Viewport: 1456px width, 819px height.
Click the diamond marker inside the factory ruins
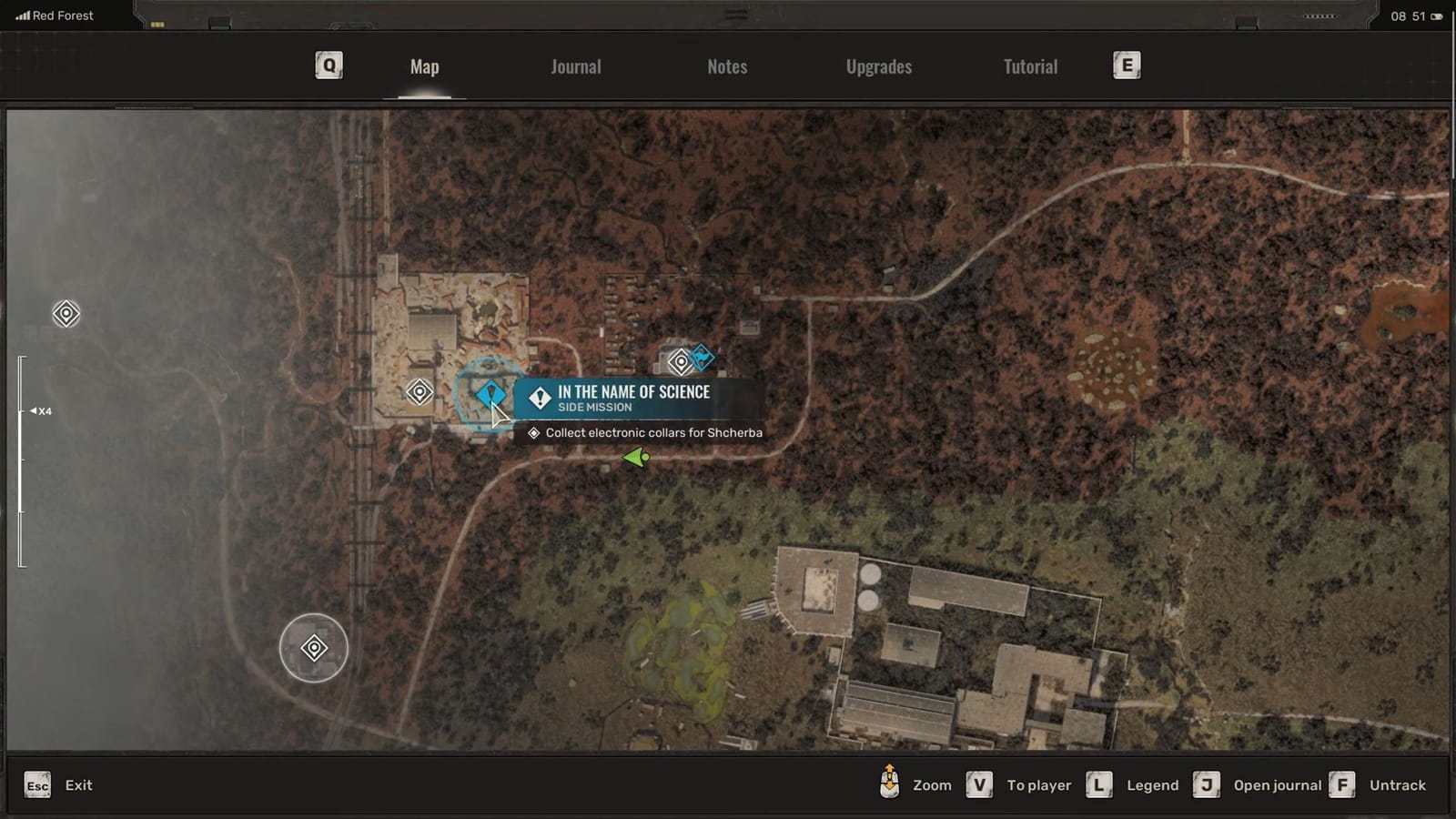(420, 391)
